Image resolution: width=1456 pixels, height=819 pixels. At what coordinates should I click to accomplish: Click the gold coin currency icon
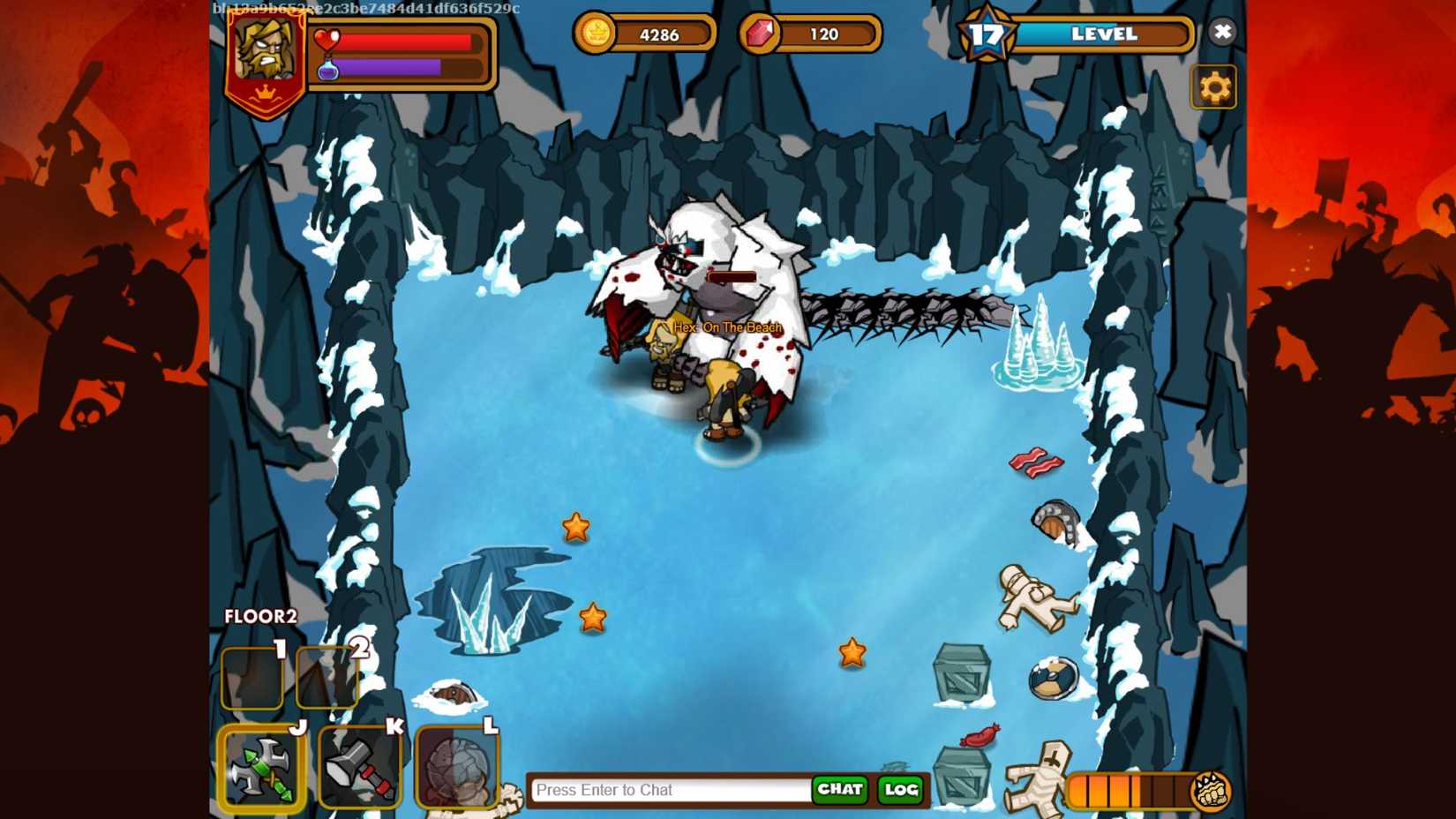[x=598, y=33]
